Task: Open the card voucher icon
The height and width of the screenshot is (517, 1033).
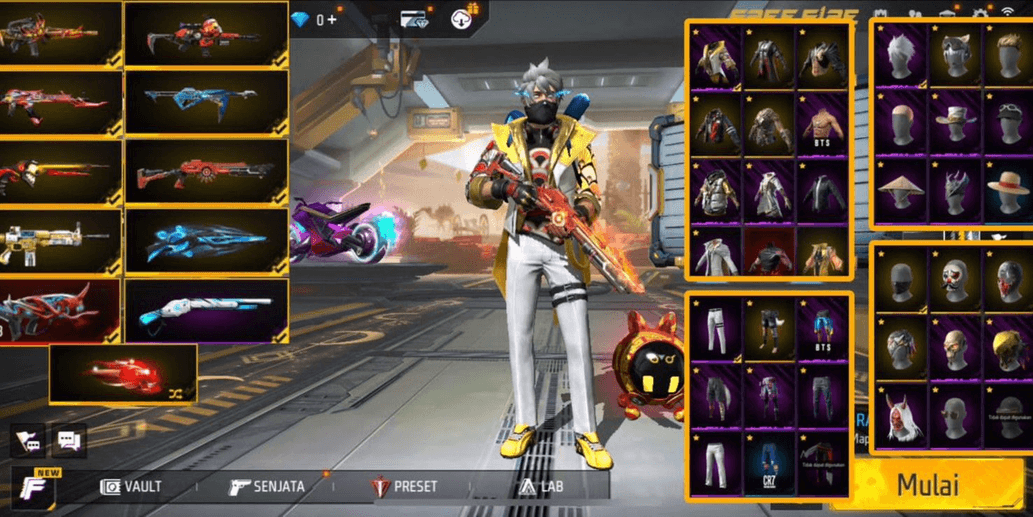Action: [x=414, y=19]
